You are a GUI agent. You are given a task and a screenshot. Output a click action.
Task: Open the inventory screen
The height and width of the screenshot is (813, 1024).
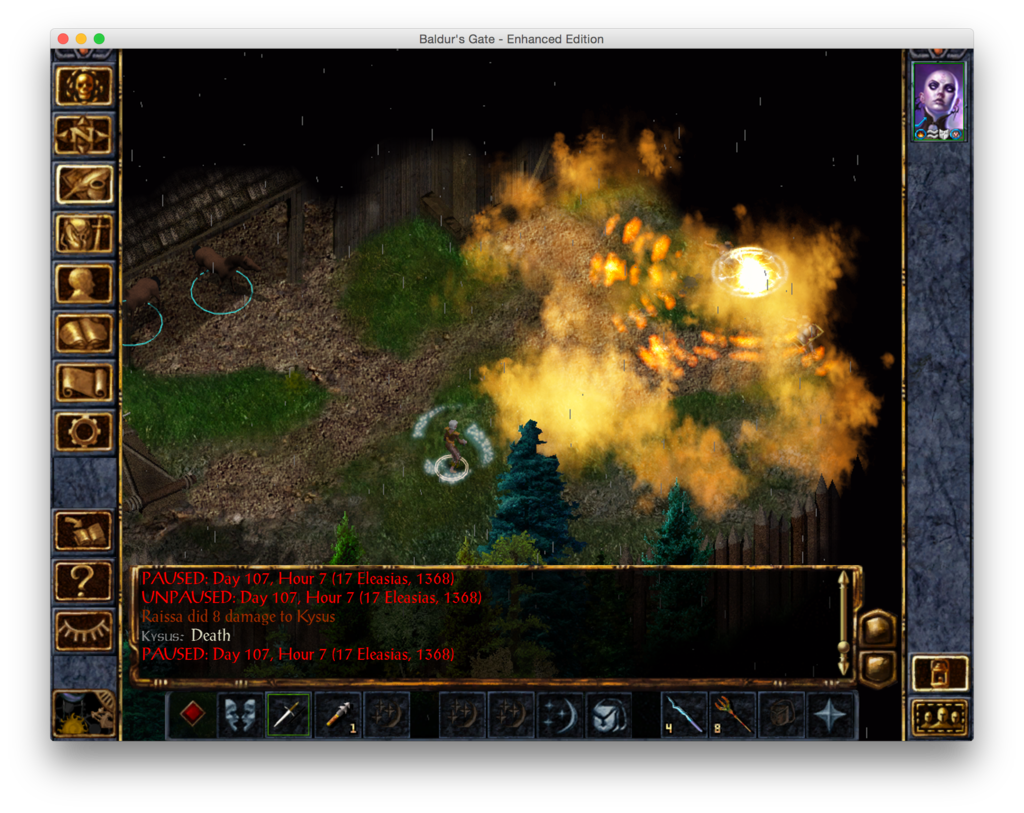click(84, 234)
